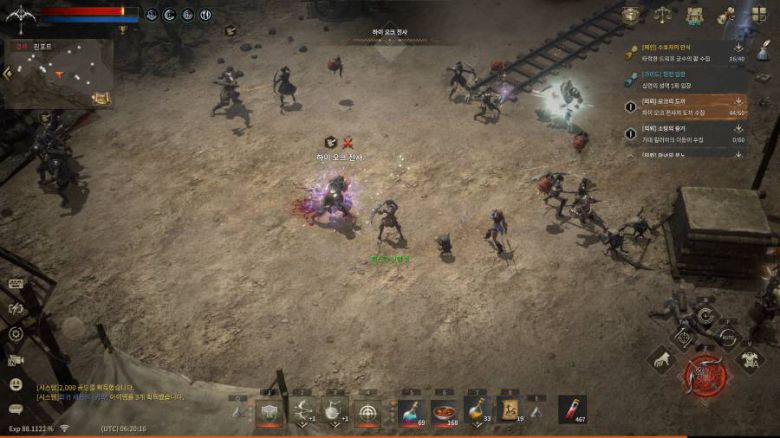This screenshot has height=438, width=780.
Task: Activate the crosshair target skill
Action: tap(369, 412)
